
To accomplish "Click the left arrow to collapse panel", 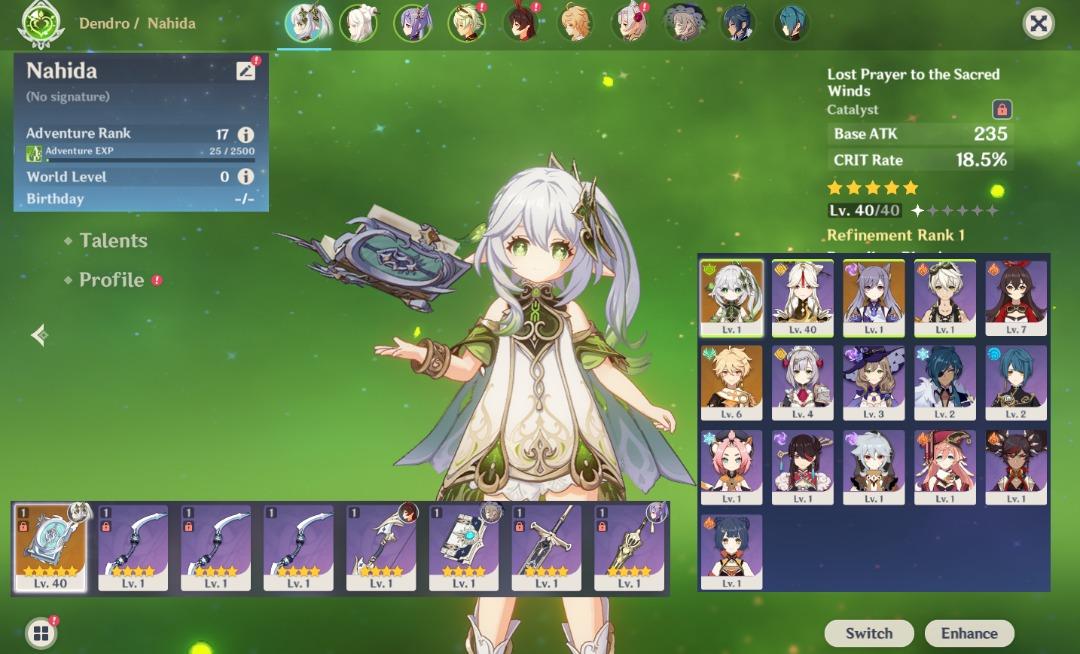I will 40,336.
